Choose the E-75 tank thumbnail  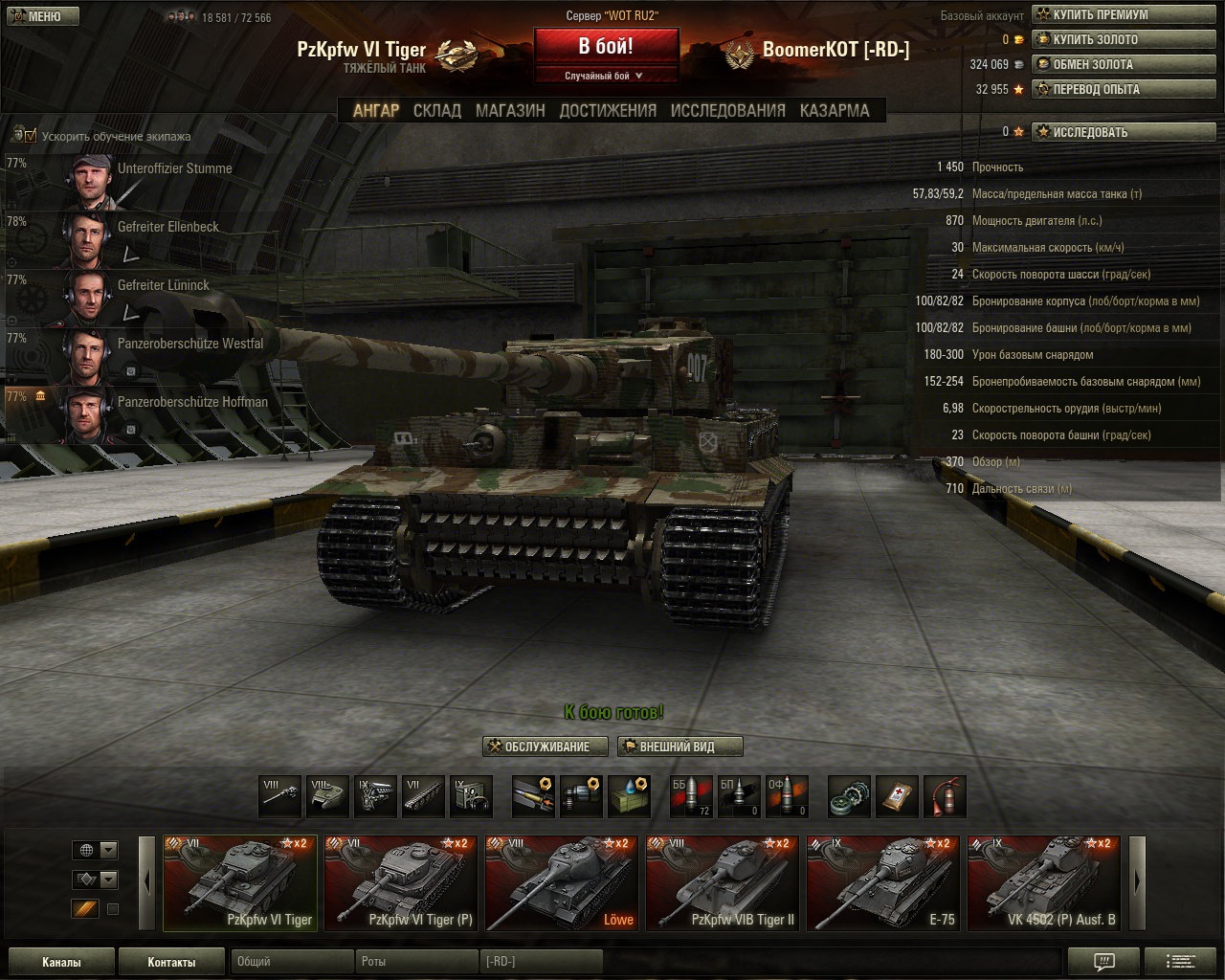[x=882, y=883]
